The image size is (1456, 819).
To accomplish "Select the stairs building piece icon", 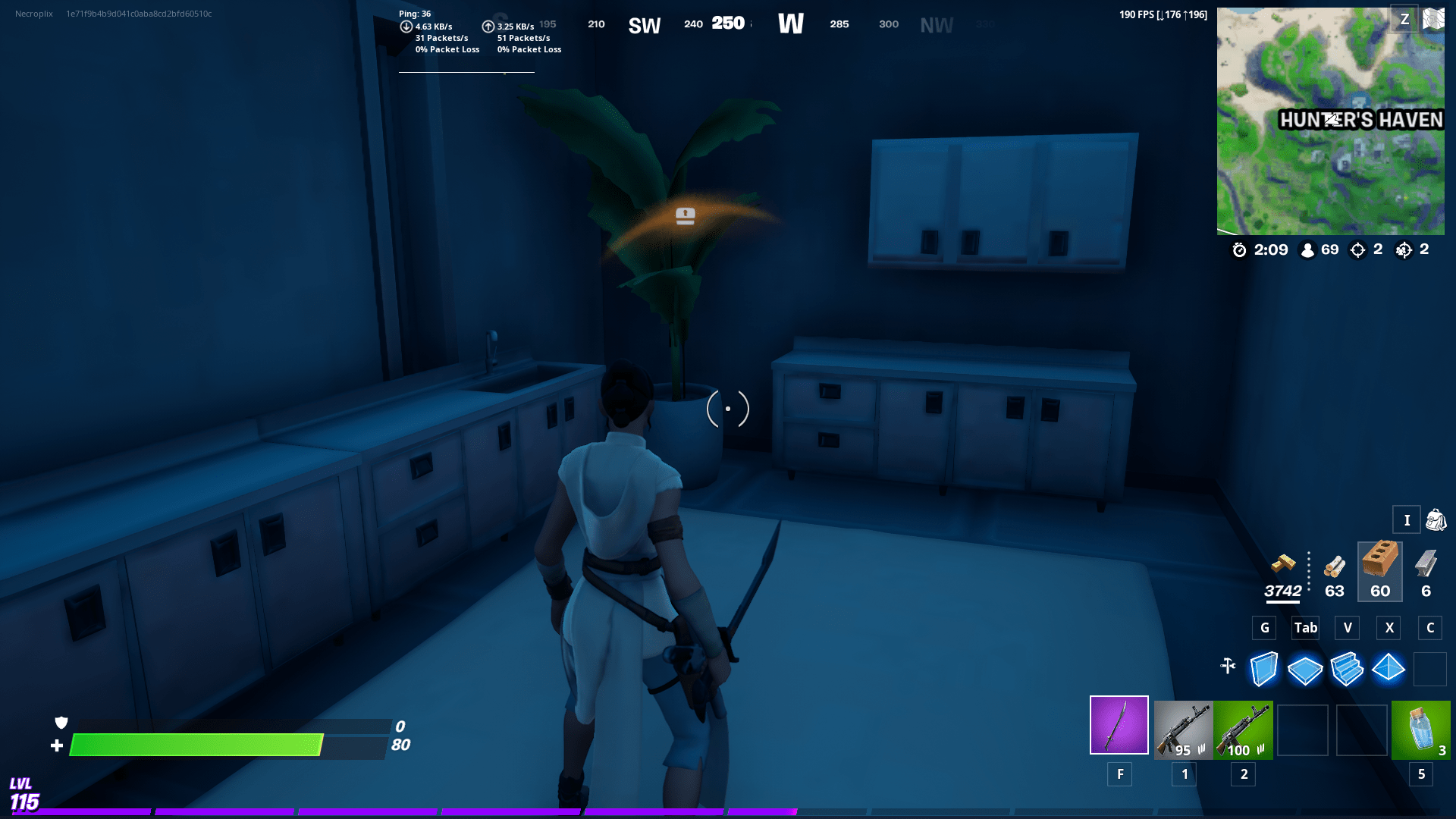I will (1348, 669).
